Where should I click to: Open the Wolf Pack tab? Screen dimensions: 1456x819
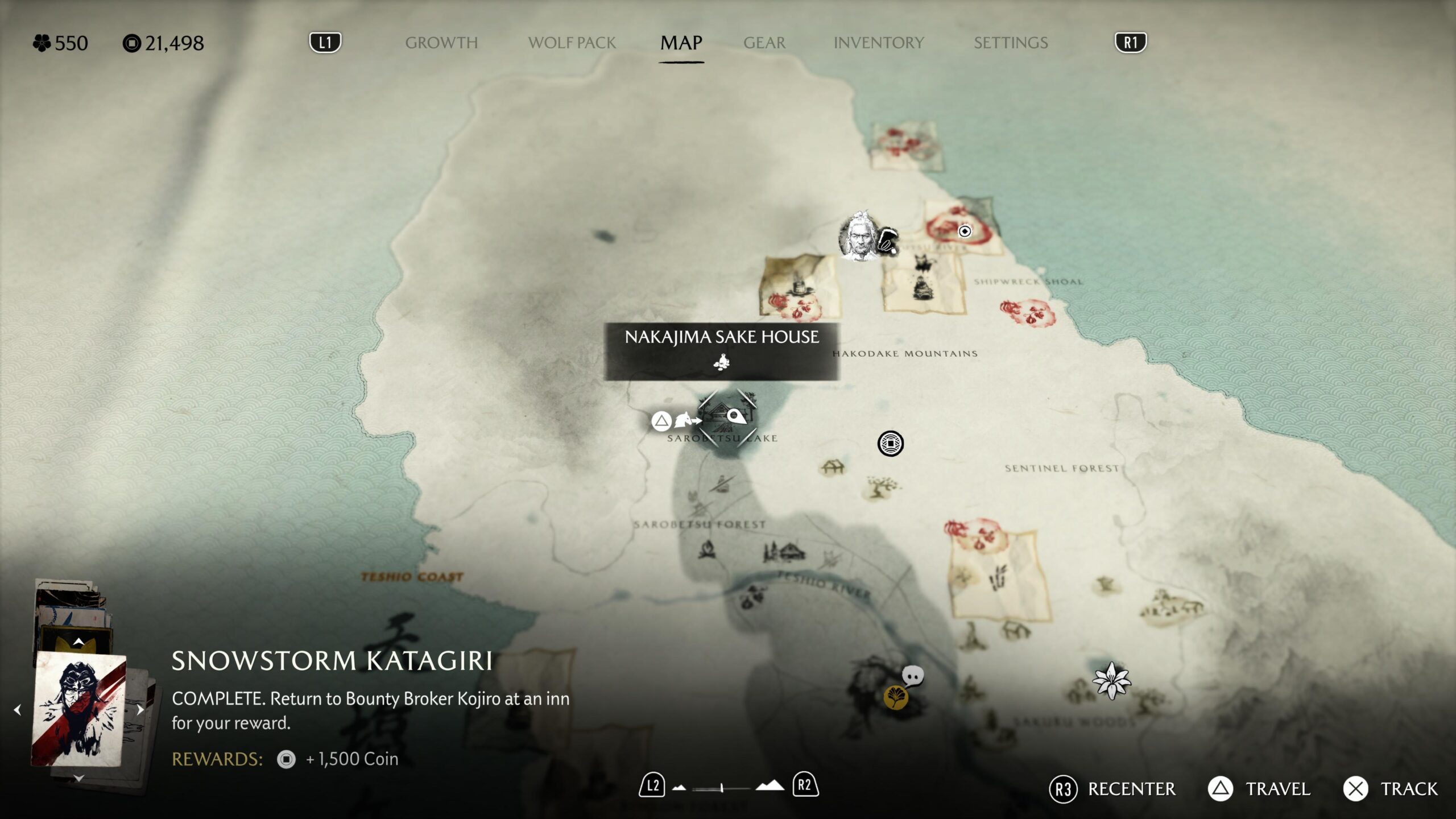coord(572,43)
